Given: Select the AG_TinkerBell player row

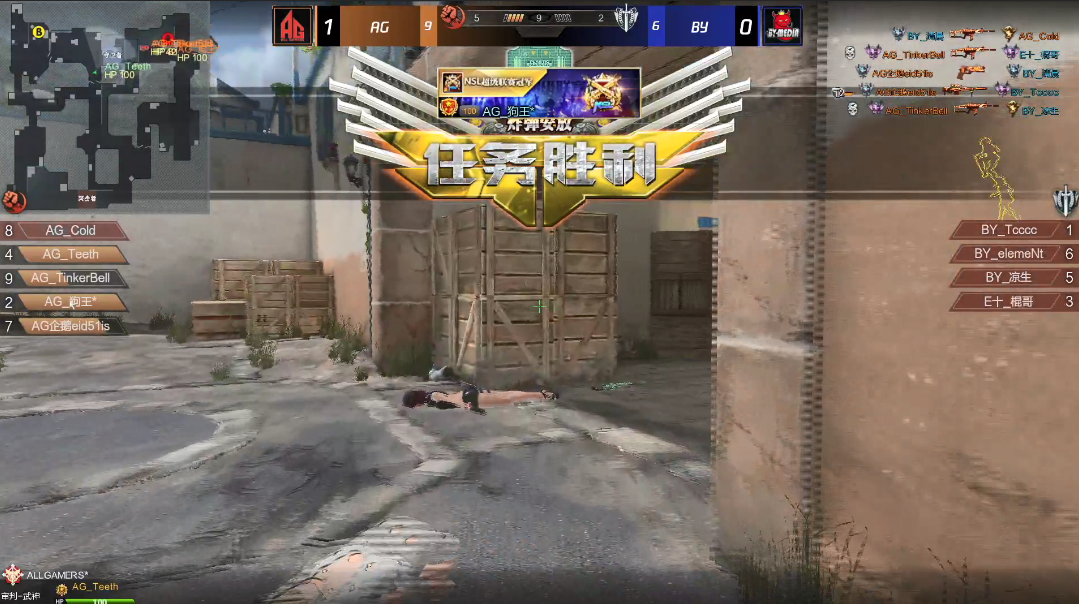Looking at the screenshot, I should click(x=70, y=278).
